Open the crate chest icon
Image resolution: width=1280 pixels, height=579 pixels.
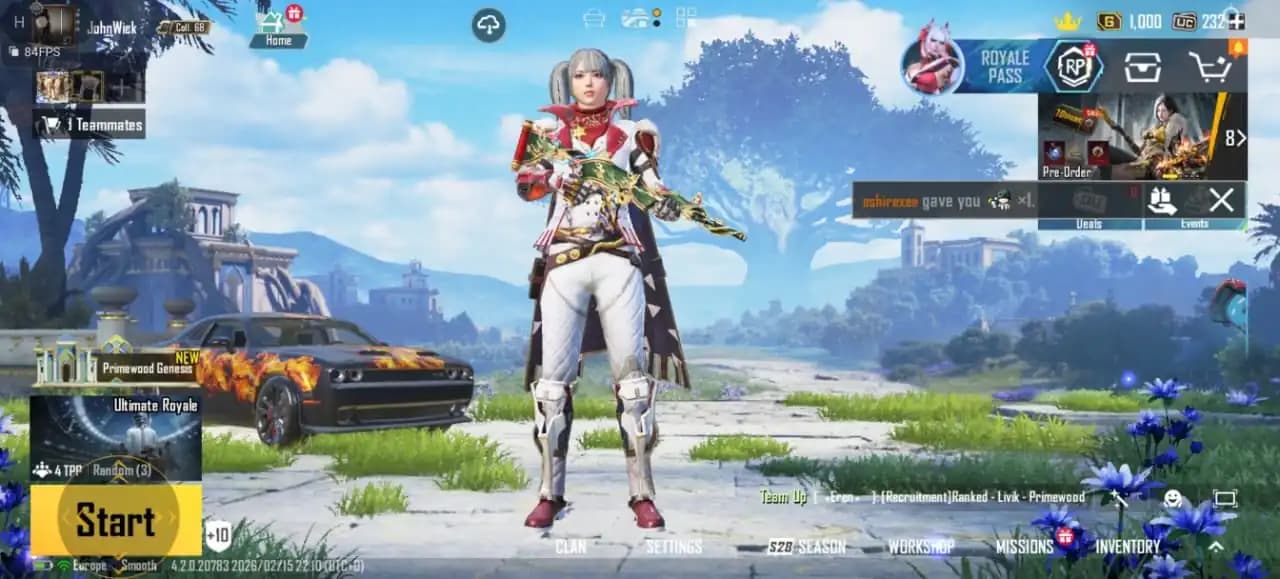point(1142,67)
